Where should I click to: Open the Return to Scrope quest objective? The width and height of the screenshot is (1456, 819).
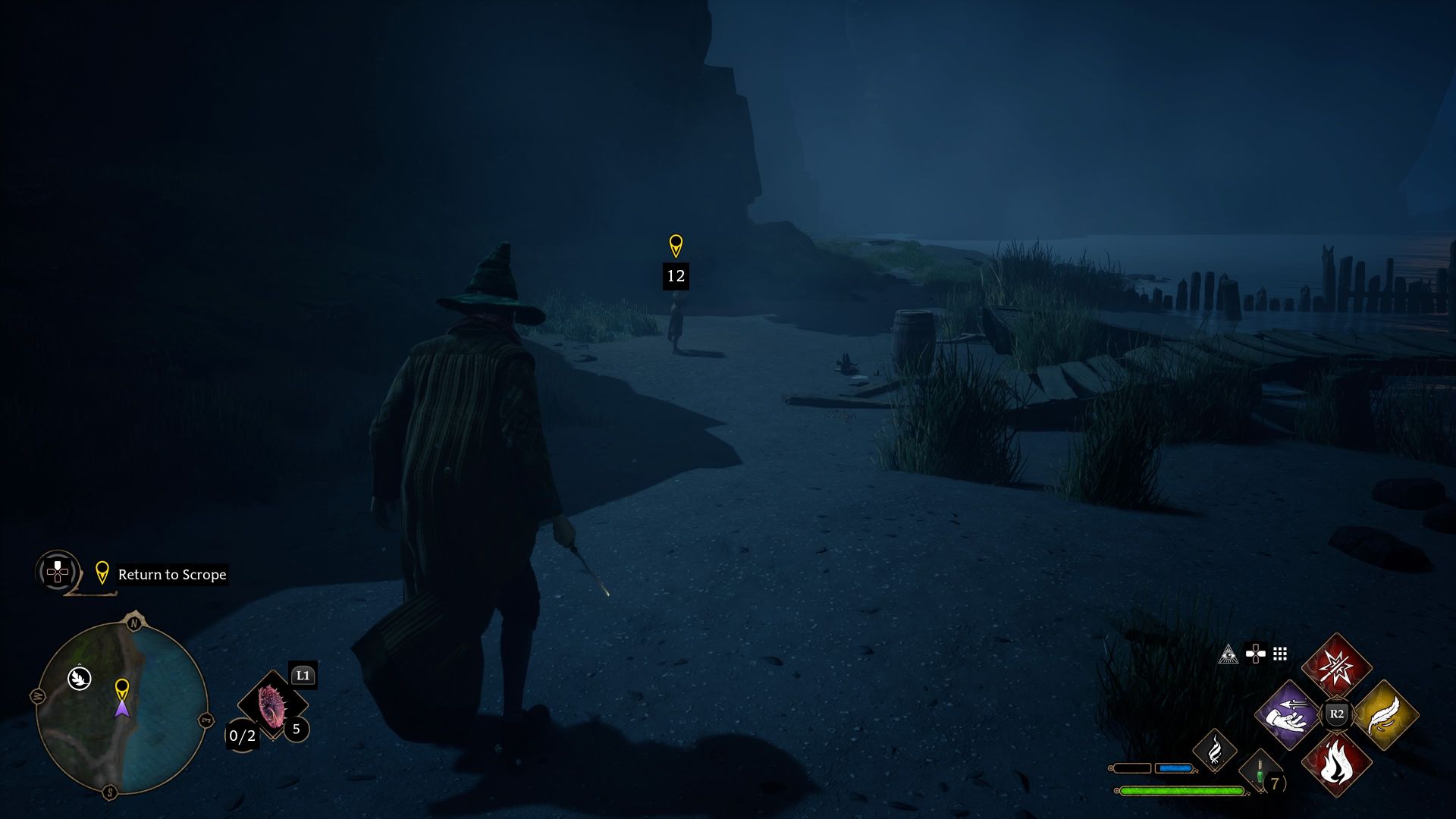pyautogui.click(x=171, y=575)
